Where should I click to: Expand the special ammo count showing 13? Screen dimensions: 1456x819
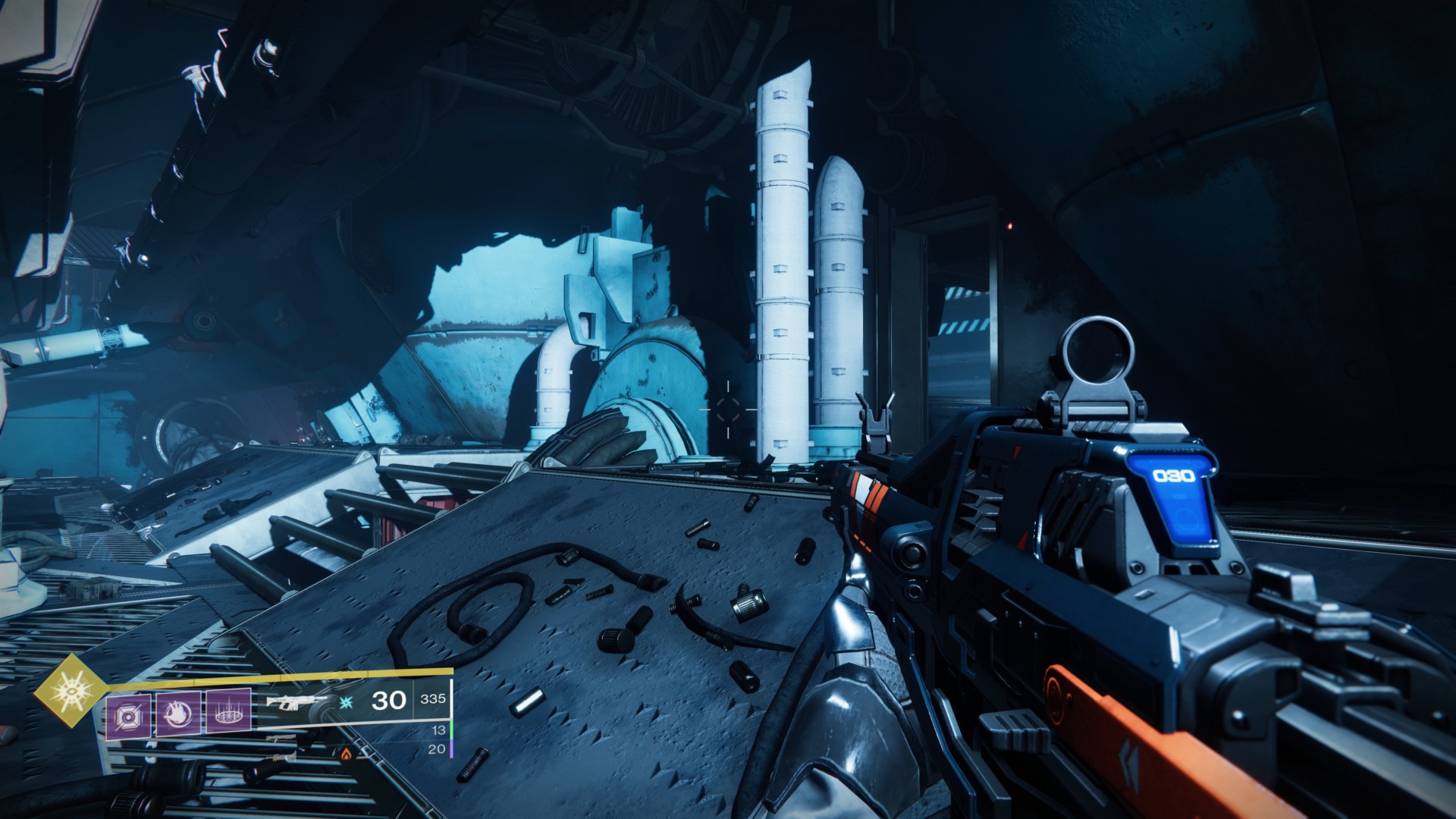440,730
